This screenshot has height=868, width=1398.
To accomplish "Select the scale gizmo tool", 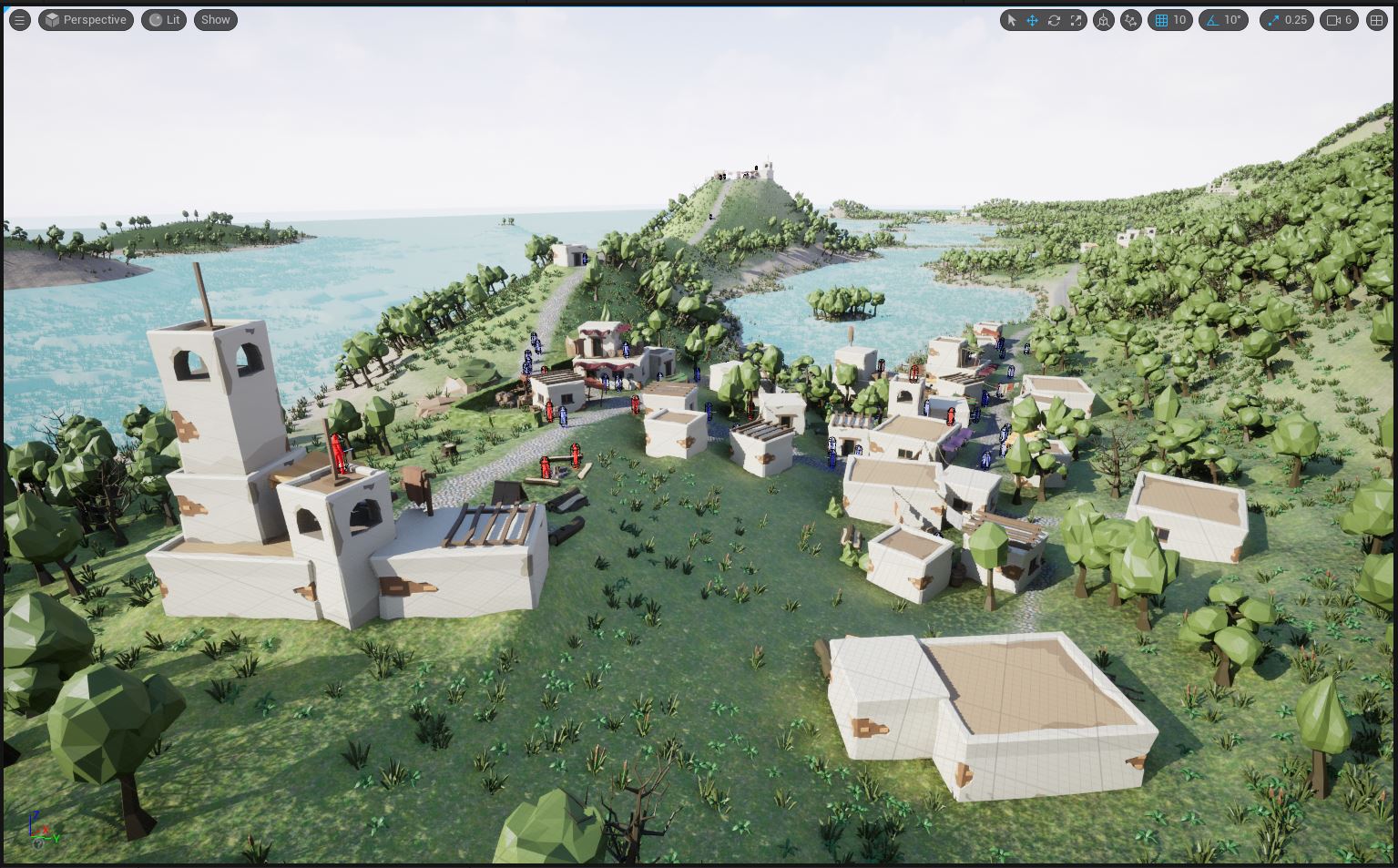I will point(1076,20).
